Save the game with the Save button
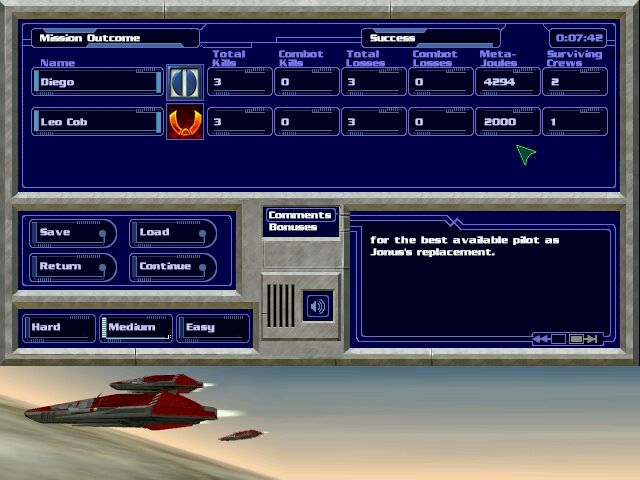 click(72, 233)
